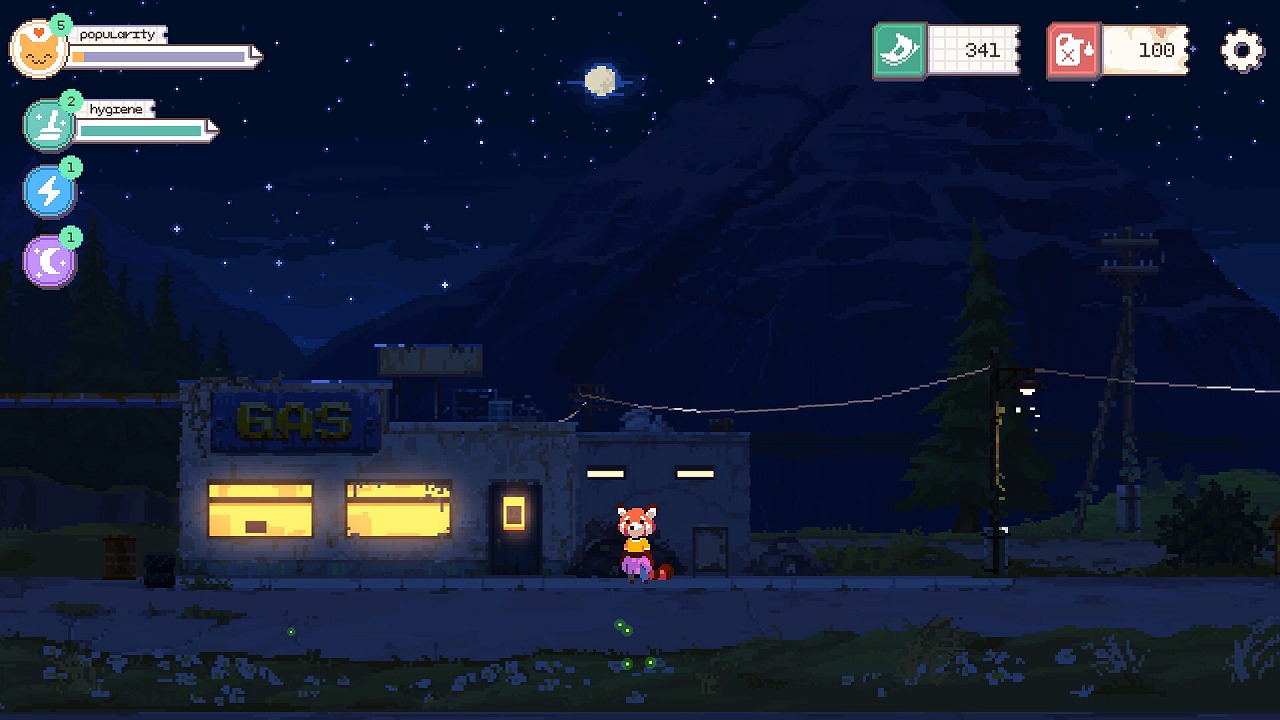Viewport: 1280px width, 720px height.
Task: Click the blue lightning bolt energy icon
Action: 49,191
